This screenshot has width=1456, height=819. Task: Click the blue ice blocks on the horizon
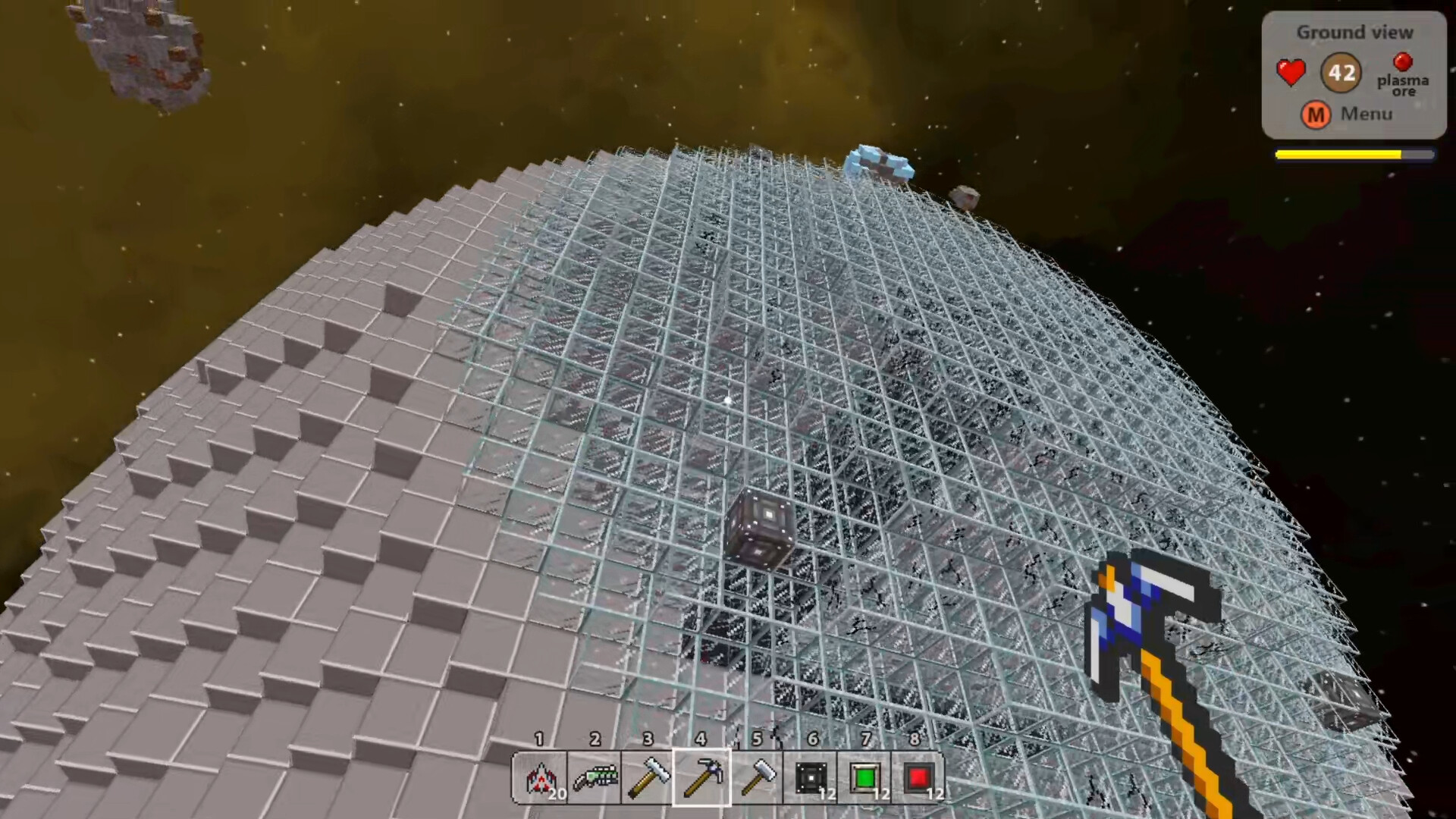pyautogui.click(x=880, y=163)
